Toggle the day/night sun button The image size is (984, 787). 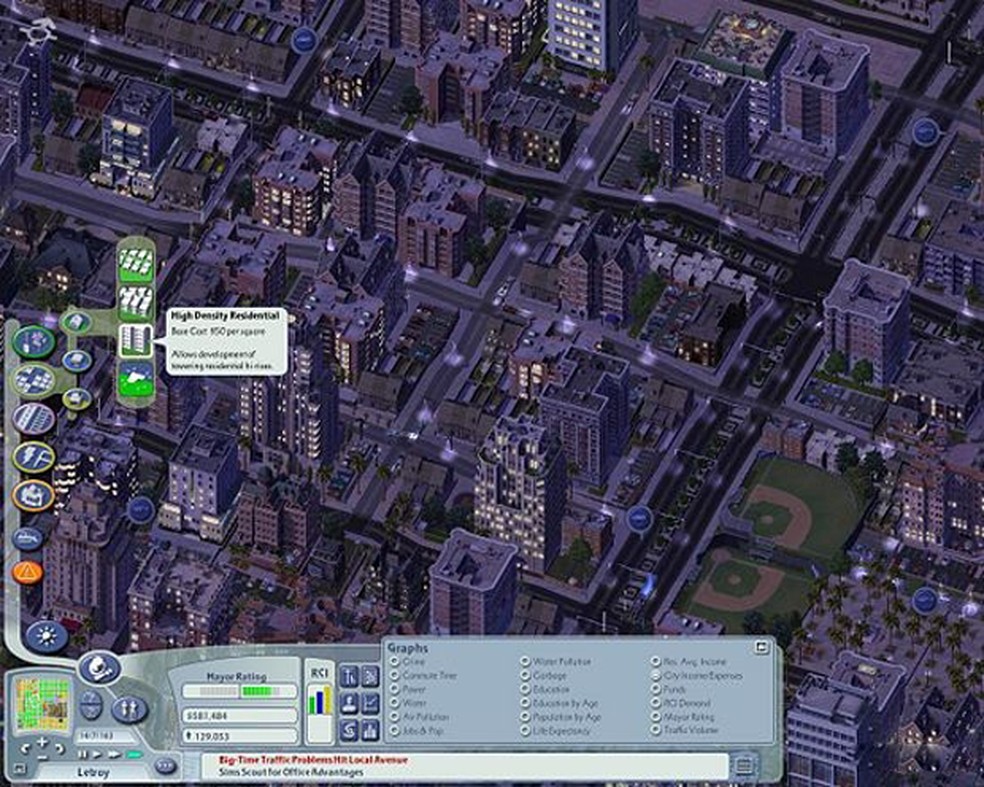[x=46, y=636]
